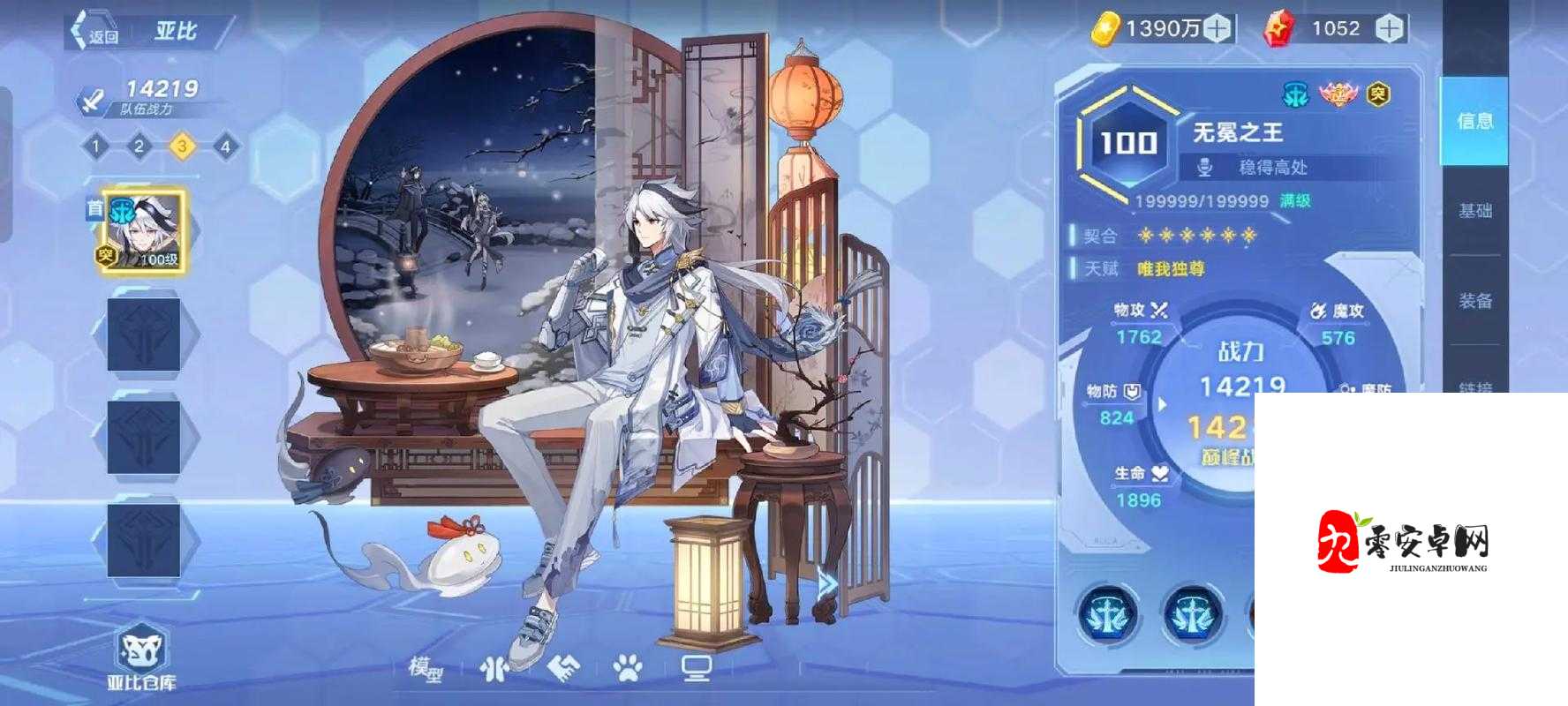Click the red rank emblem near the name

[x=1338, y=93]
